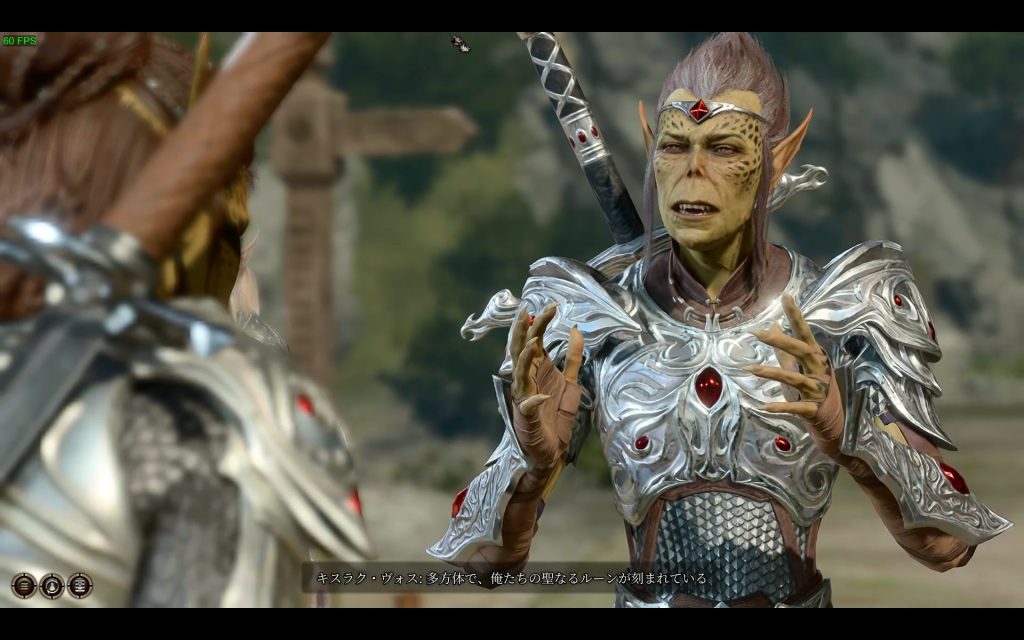Open the trade/list icon beside character button

click(x=80, y=586)
